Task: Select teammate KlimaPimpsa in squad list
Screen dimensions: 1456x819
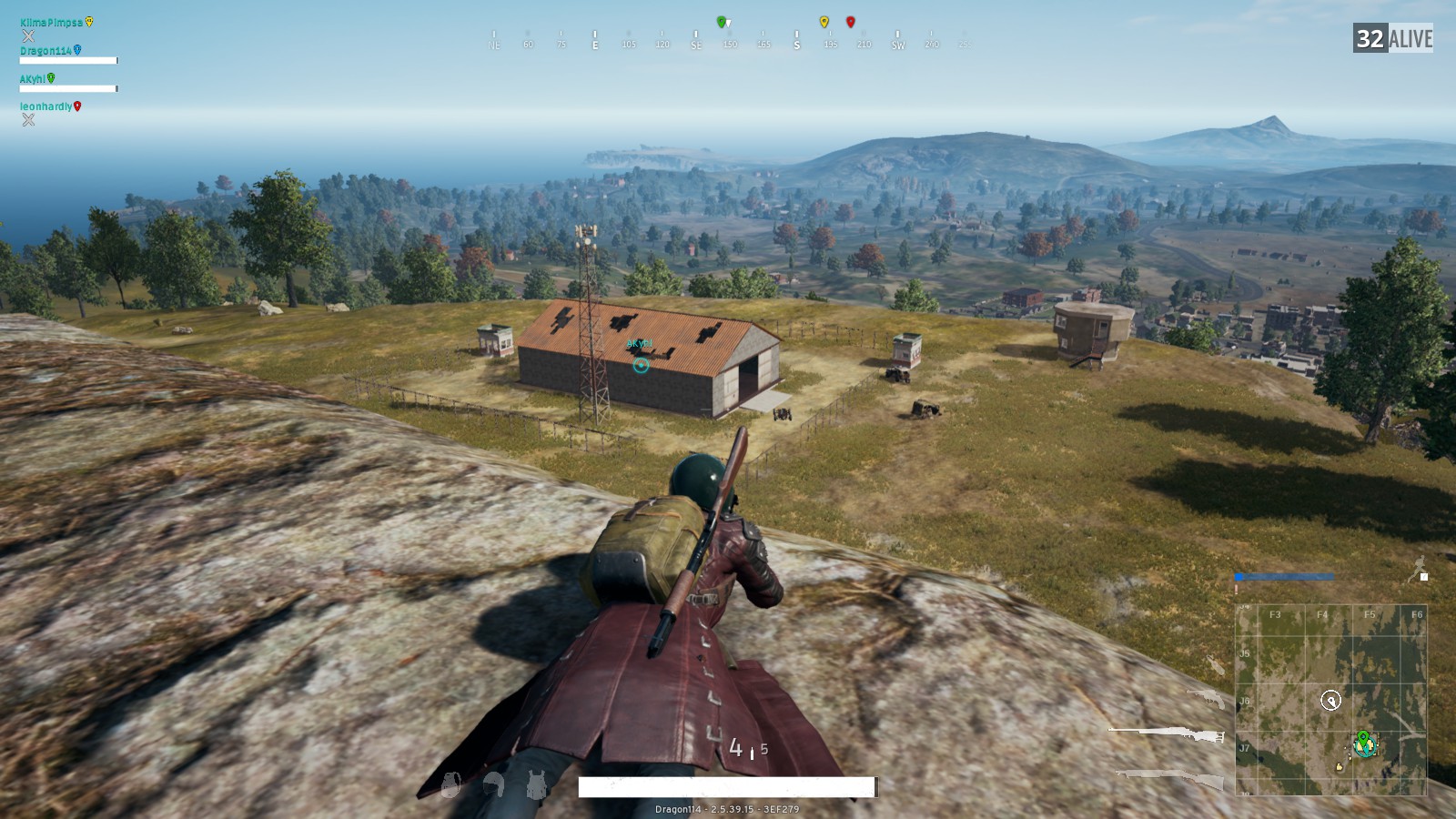Action: 51,23
